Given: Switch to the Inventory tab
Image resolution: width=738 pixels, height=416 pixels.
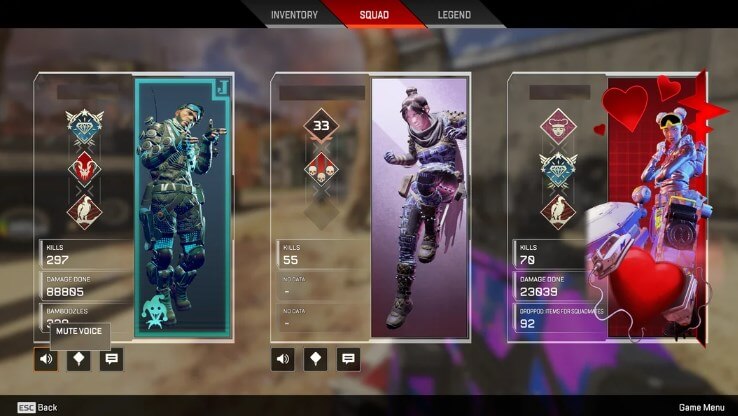Looking at the screenshot, I should coord(294,15).
